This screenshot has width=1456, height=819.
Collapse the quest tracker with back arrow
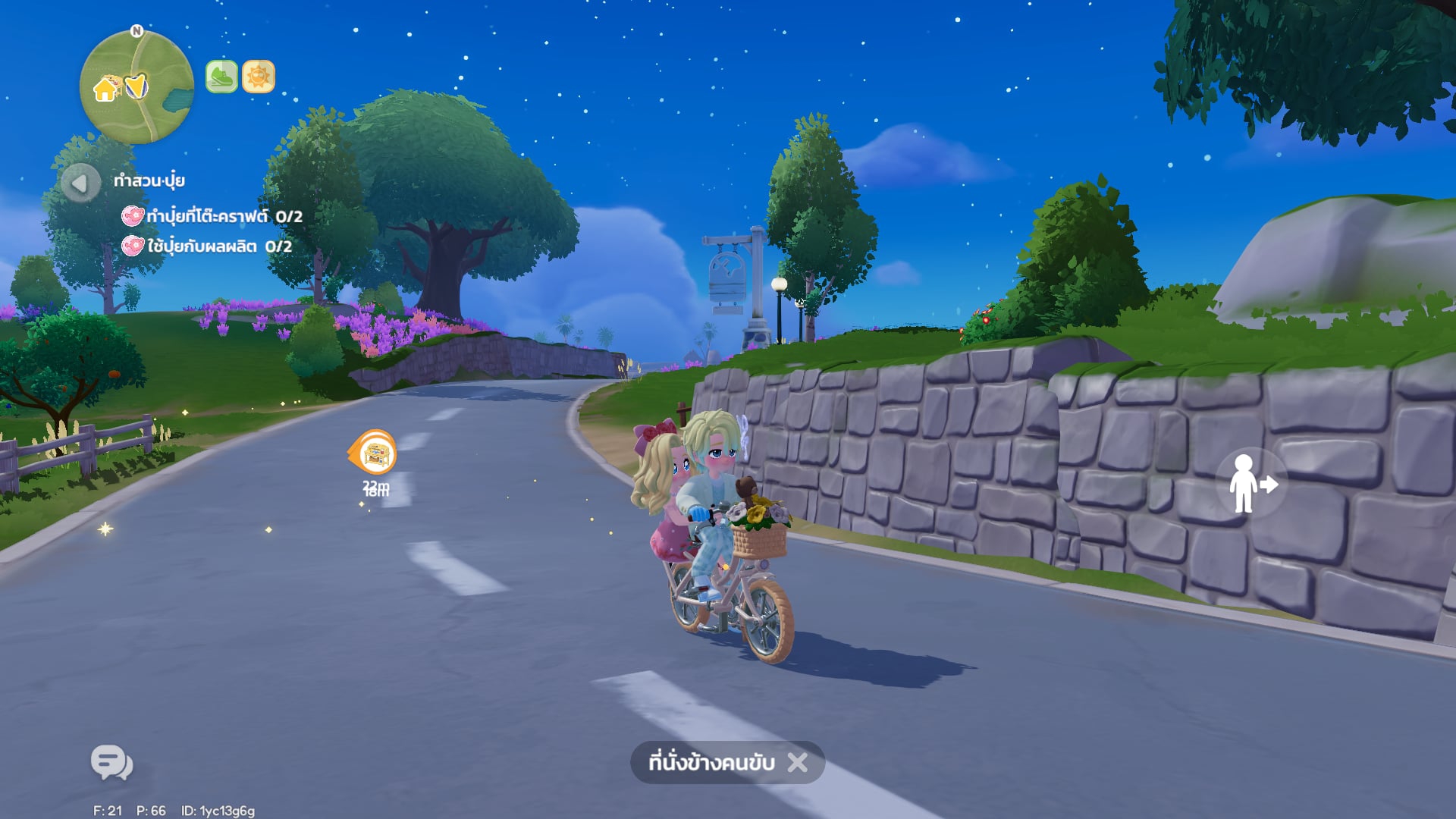pos(80,183)
